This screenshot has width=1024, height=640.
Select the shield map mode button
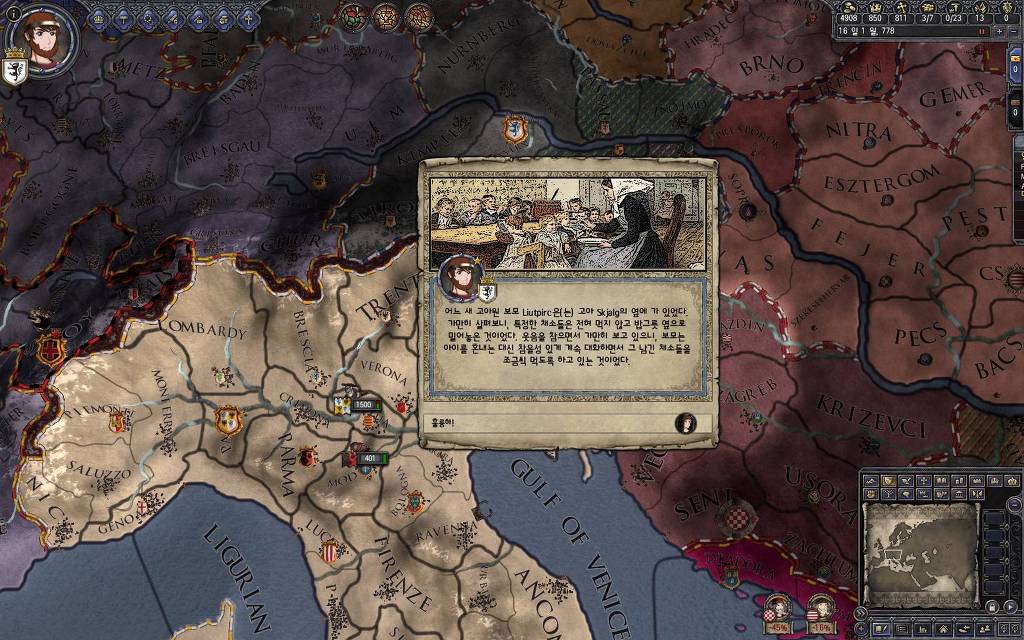[x=888, y=481]
